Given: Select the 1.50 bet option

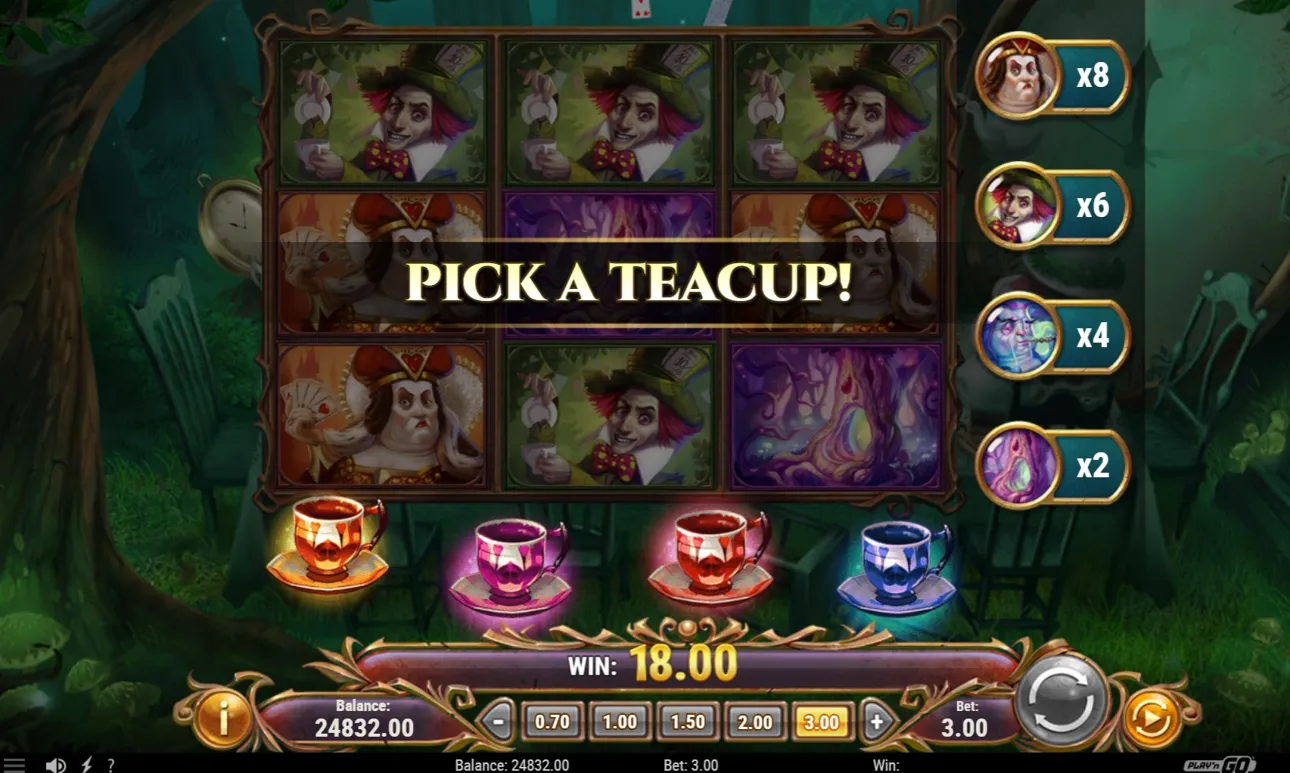Looking at the screenshot, I should click(685, 720).
